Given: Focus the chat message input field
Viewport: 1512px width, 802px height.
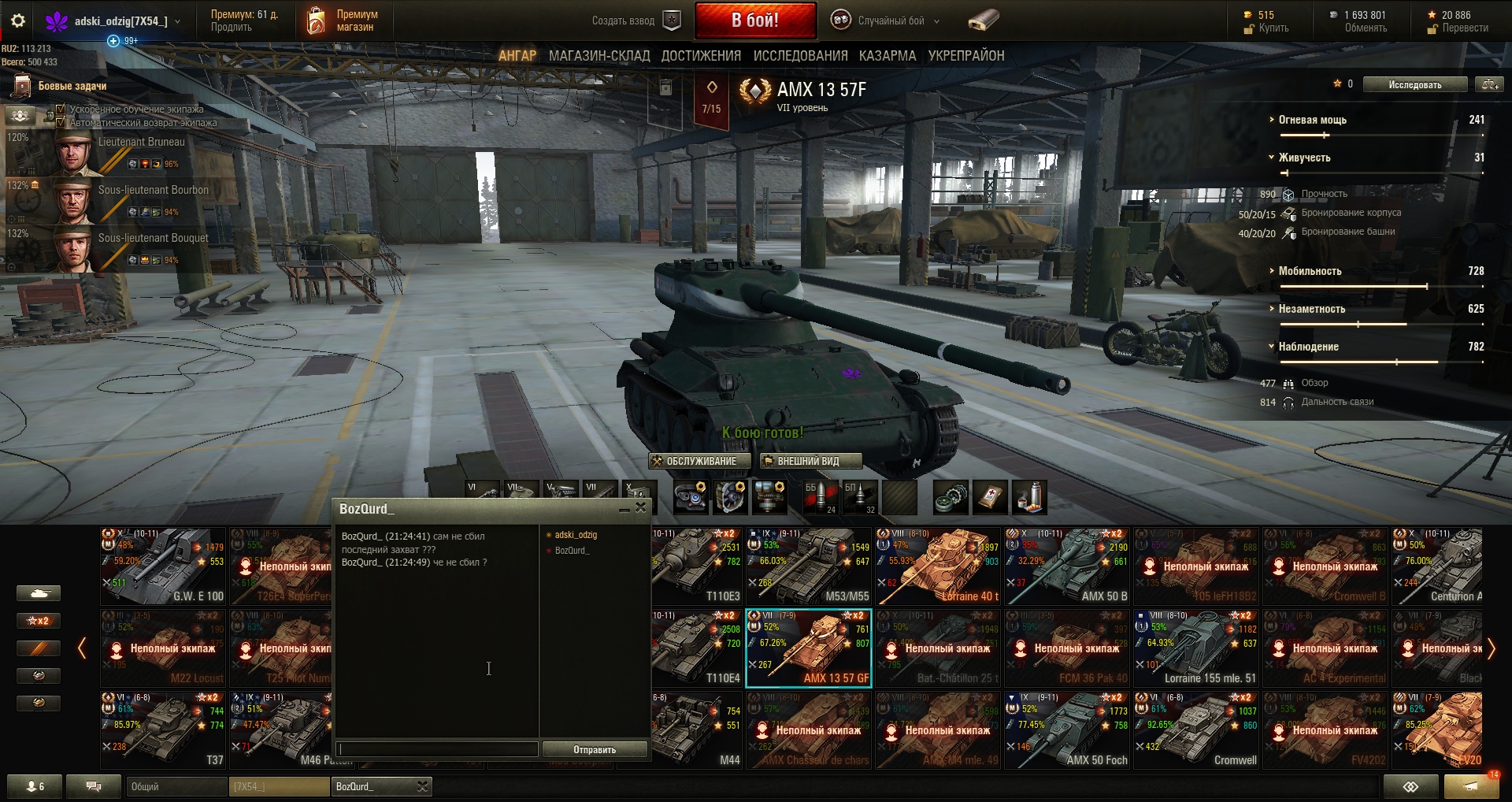Looking at the screenshot, I should click(x=437, y=749).
